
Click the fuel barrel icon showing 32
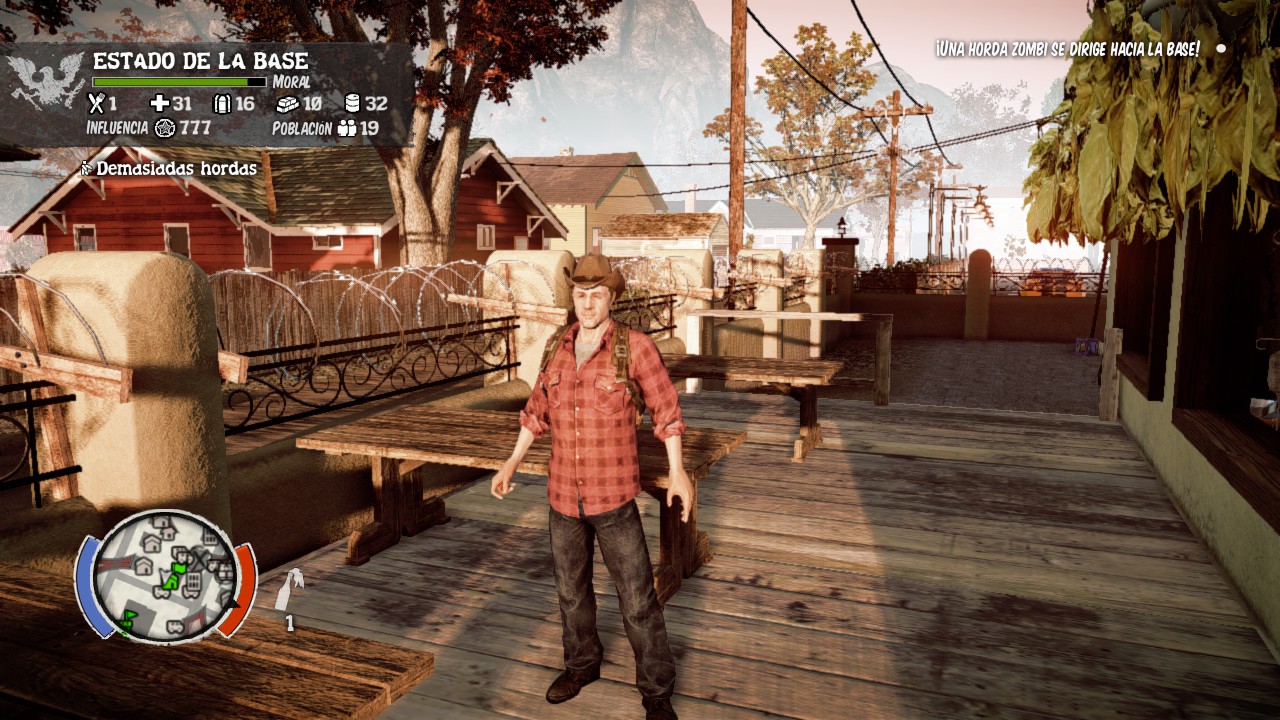pos(353,103)
